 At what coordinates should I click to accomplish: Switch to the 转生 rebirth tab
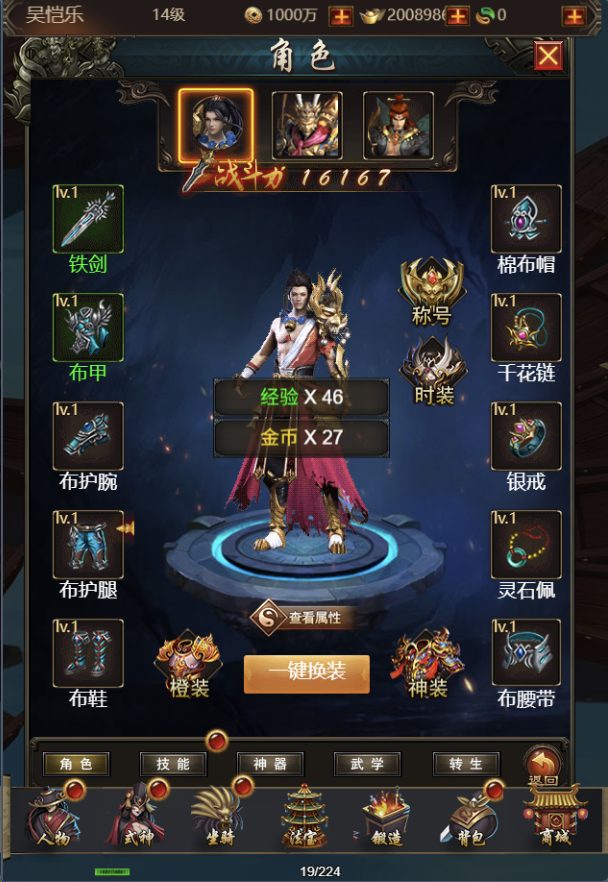[x=466, y=764]
